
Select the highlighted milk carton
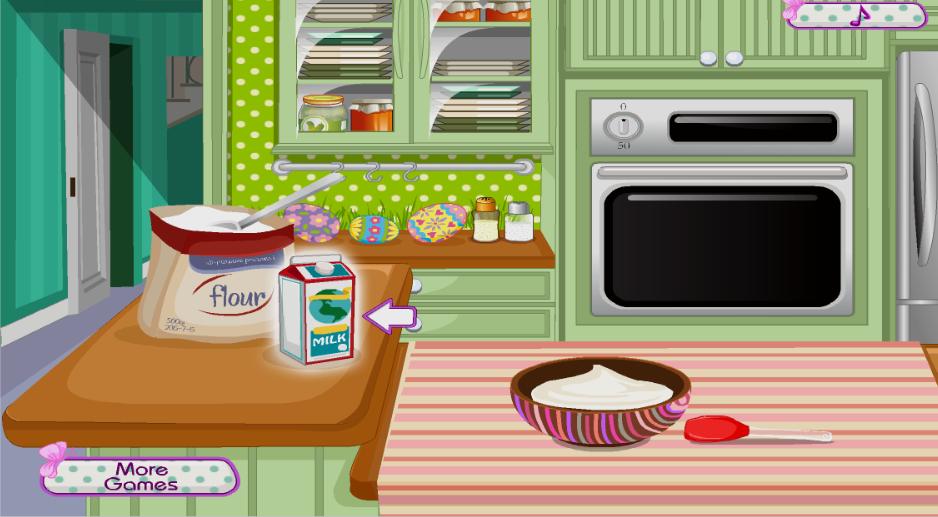[x=316, y=311]
